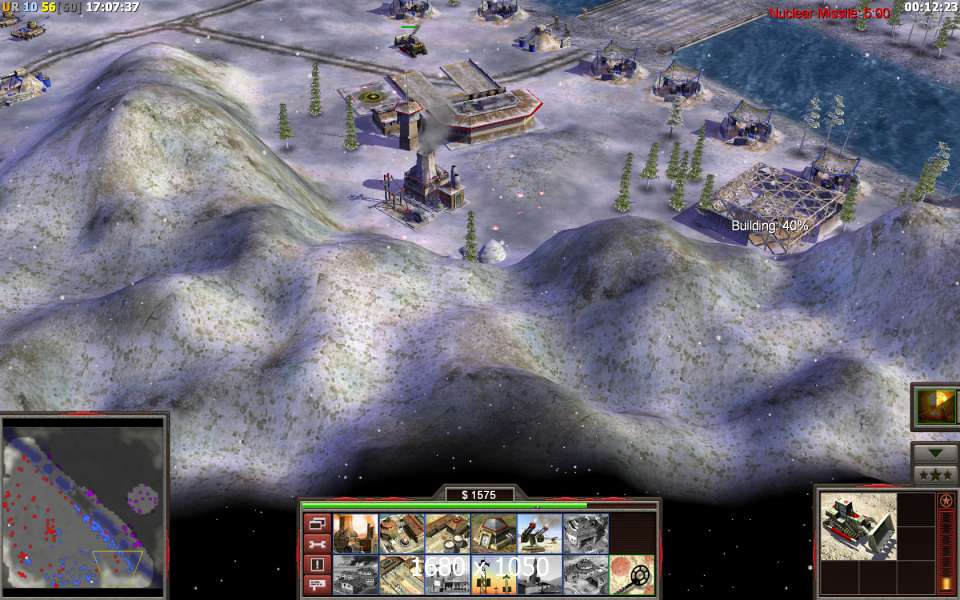Choose the Supply Center build icon
This screenshot has width=960, height=600.
click(x=447, y=534)
